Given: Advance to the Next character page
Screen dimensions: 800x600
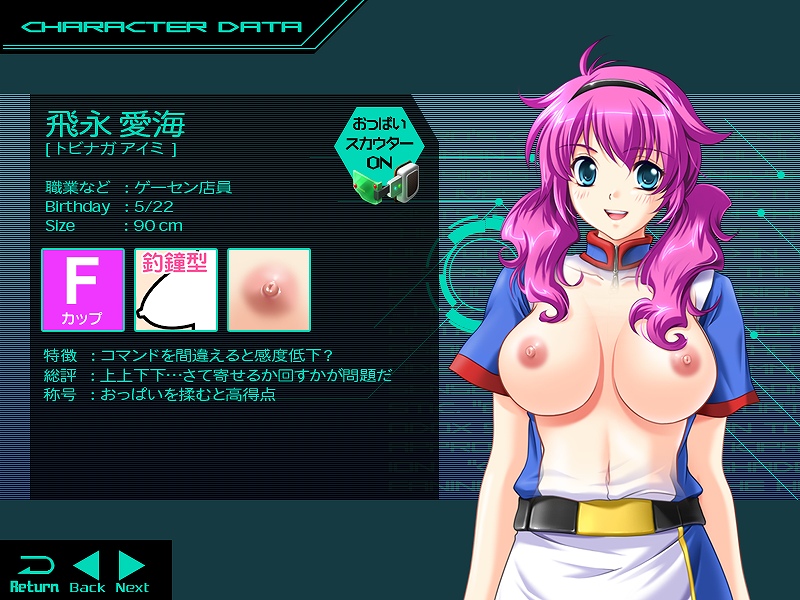Looking at the screenshot, I should (x=132, y=572).
